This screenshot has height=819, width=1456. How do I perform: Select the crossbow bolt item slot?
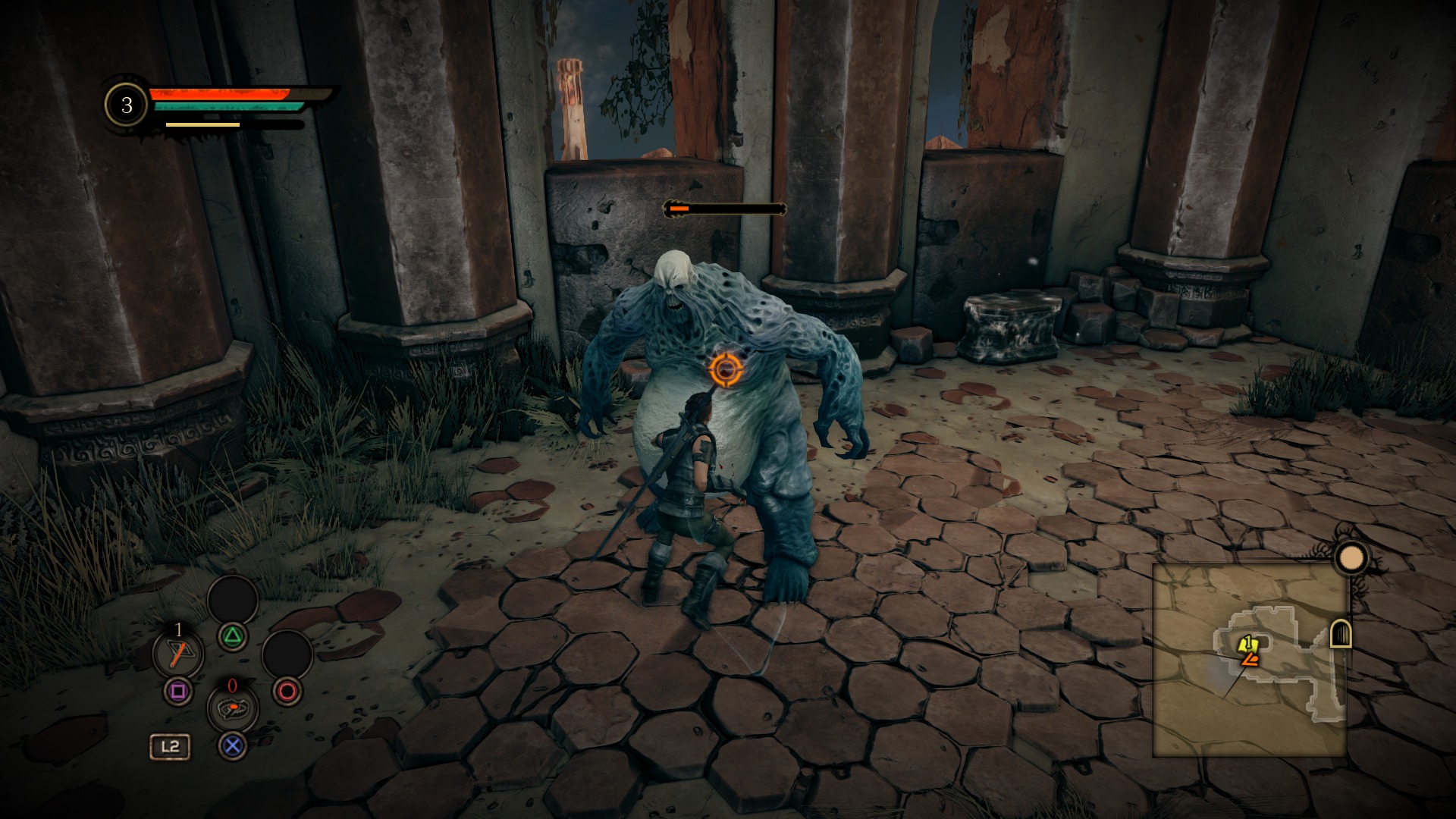[x=178, y=653]
